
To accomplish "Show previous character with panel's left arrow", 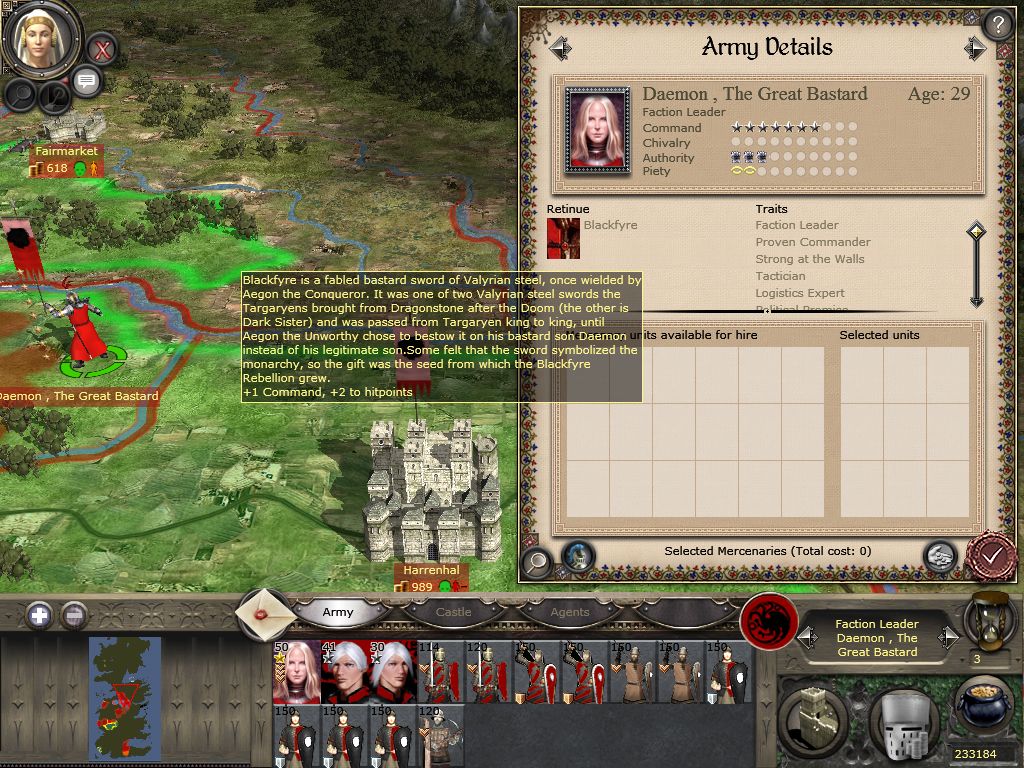I will coord(560,47).
